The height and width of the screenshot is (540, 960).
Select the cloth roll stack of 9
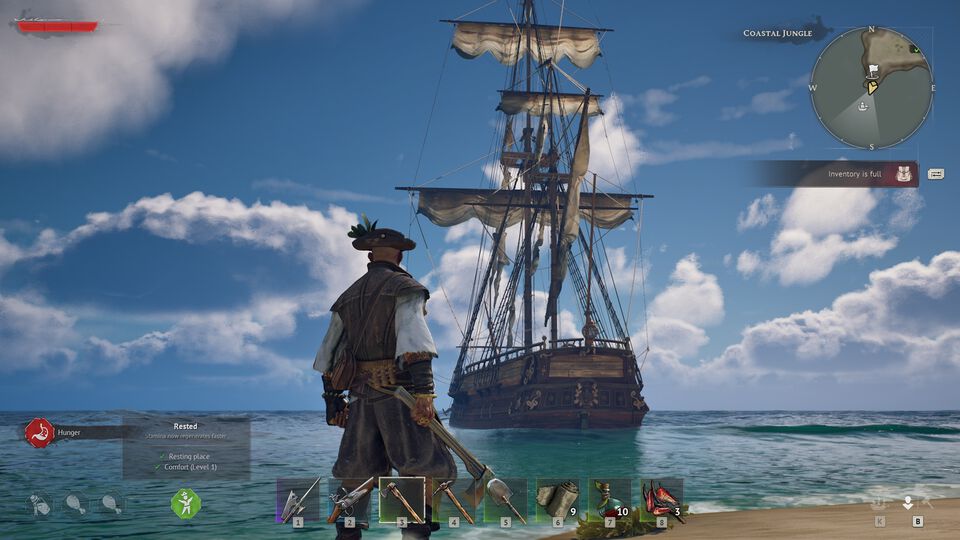[557, 500]
